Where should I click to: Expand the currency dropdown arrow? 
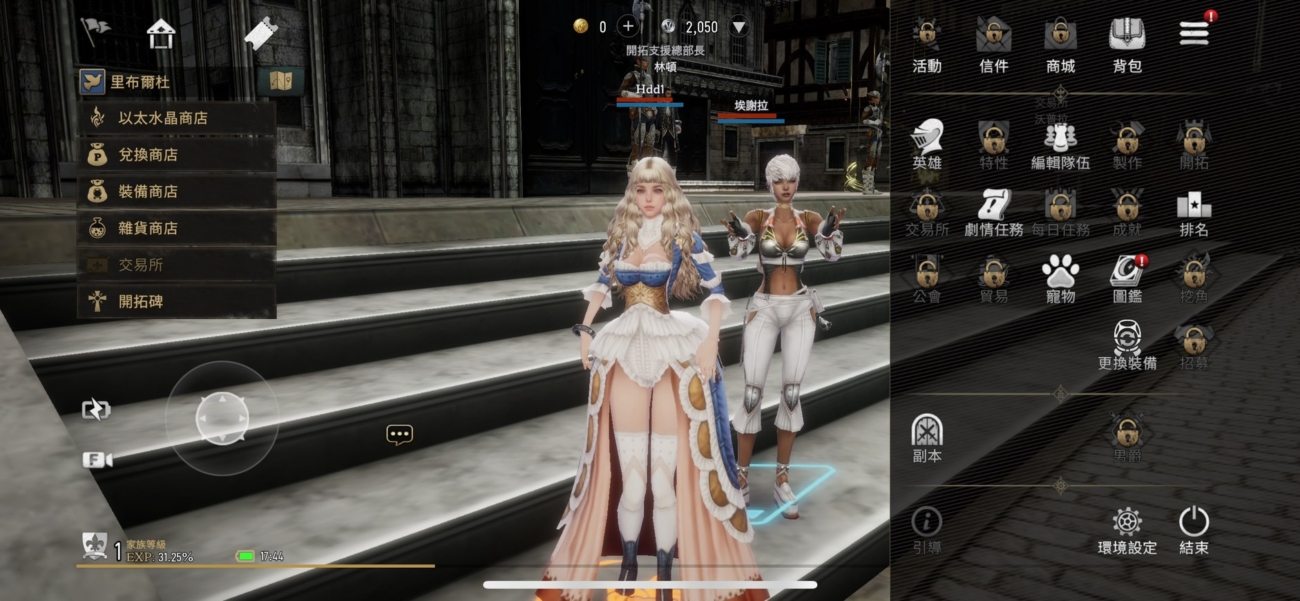click(740, 26)
